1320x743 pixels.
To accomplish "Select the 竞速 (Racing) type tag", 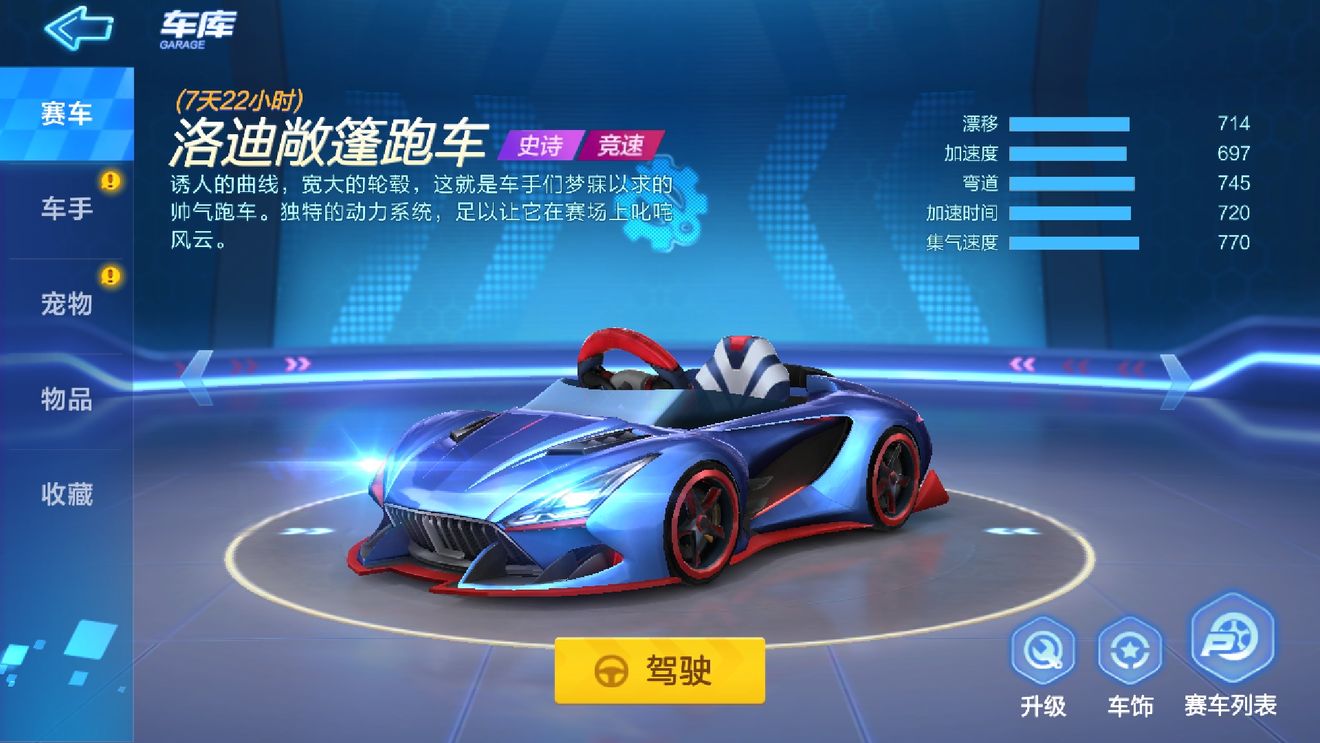I will pyautogui.click(x=619, y=147).
